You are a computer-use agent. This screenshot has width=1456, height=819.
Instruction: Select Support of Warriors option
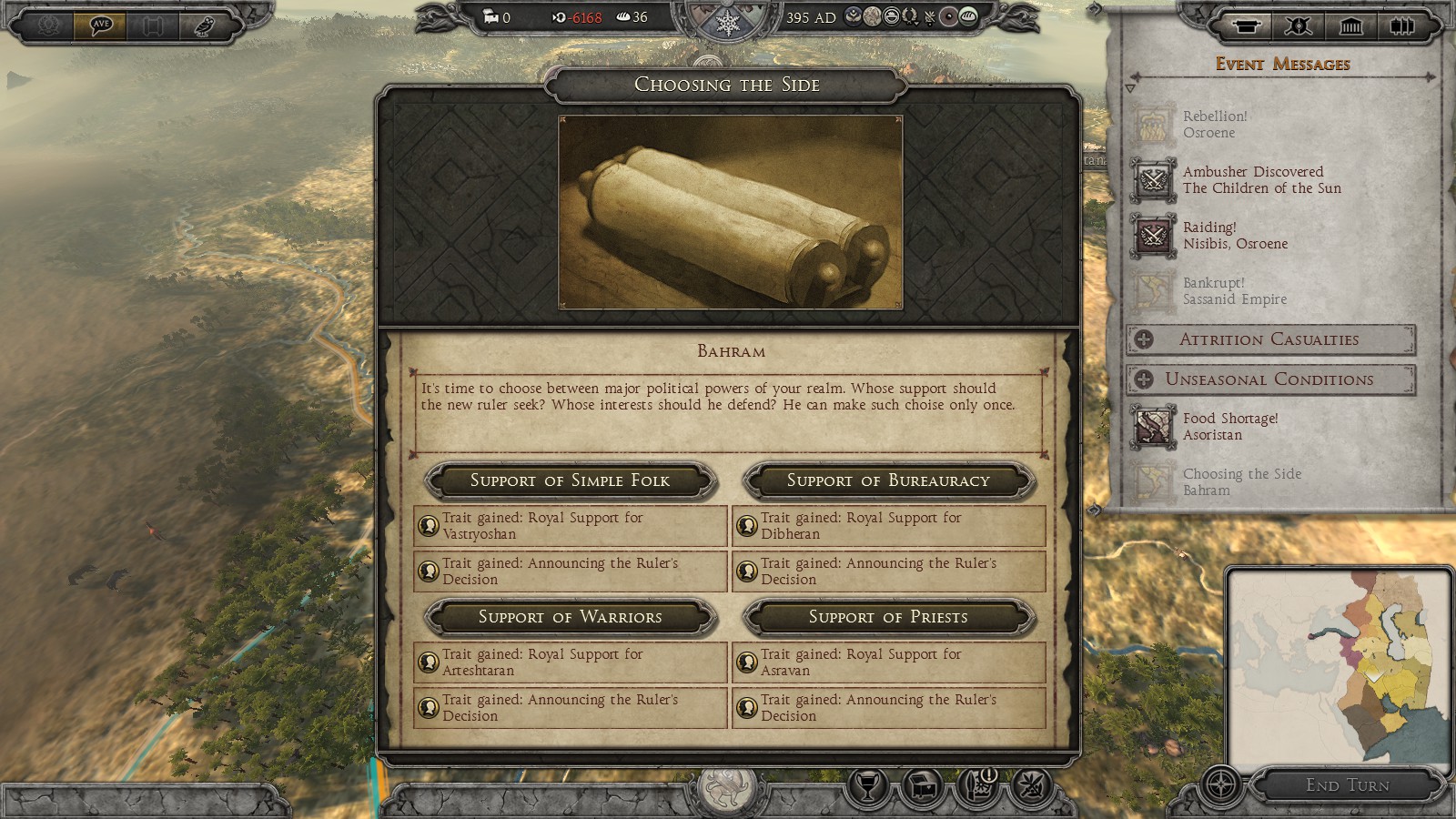(570, 617)
